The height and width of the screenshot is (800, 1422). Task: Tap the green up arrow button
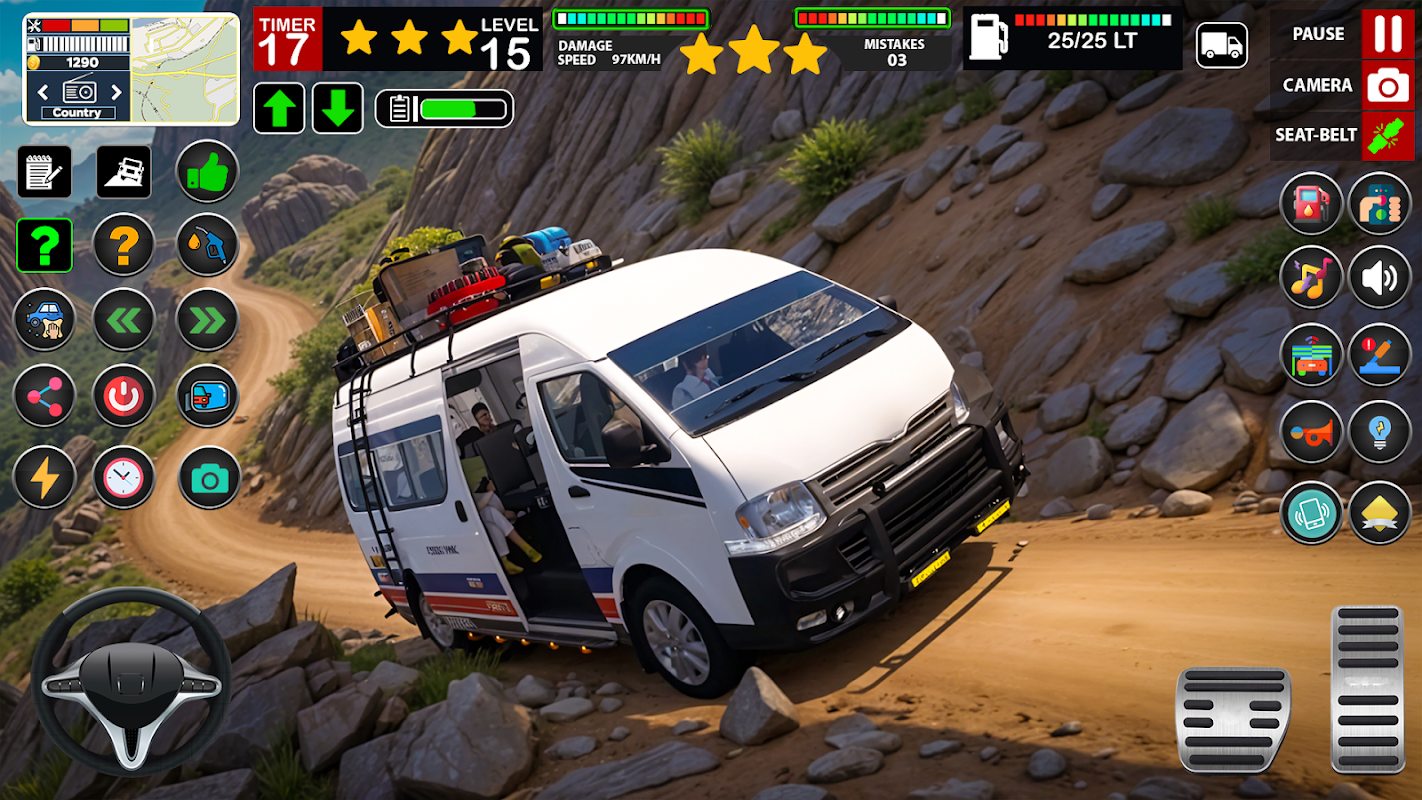pyautogui.click(x=279, y=108)
